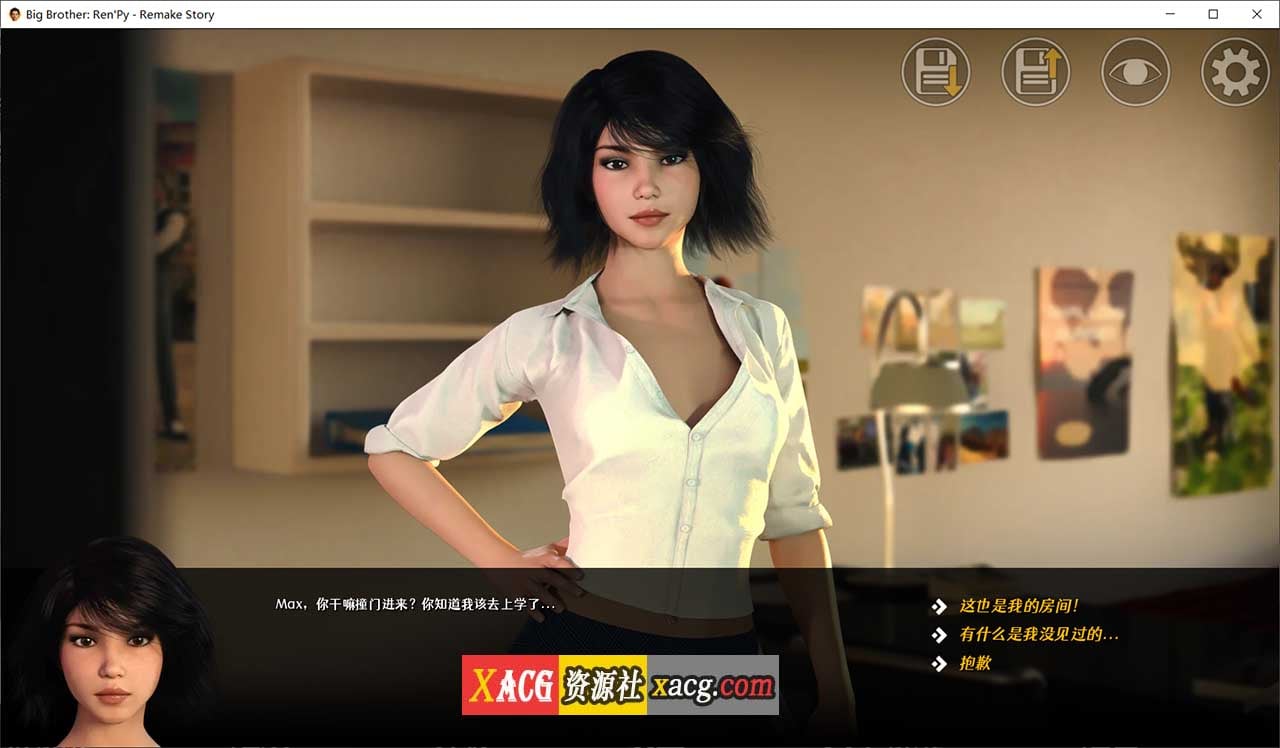Maximize the game window
This screenshot has height=748, width=1280.
click(1213, 14)
